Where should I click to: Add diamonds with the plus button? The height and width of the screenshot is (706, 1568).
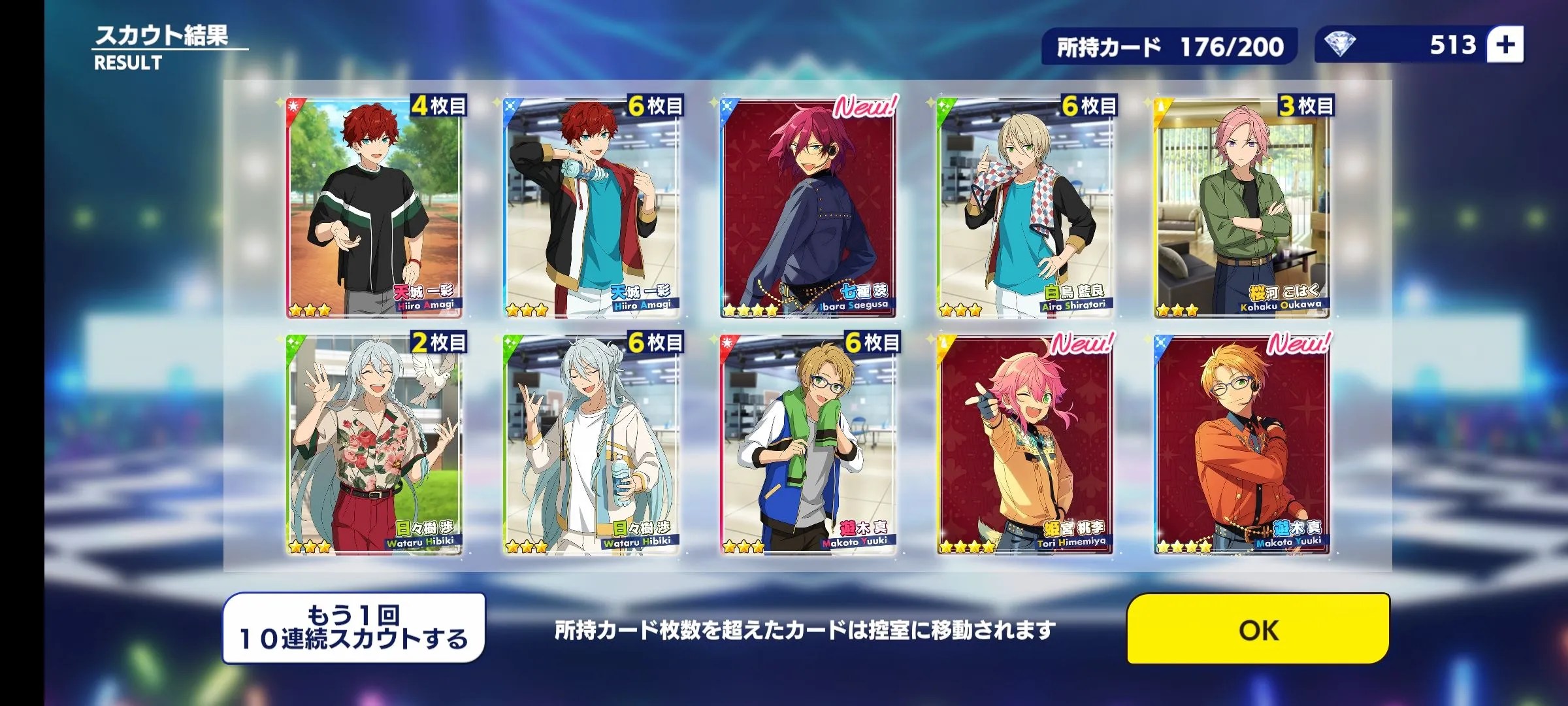point(1505,45)
